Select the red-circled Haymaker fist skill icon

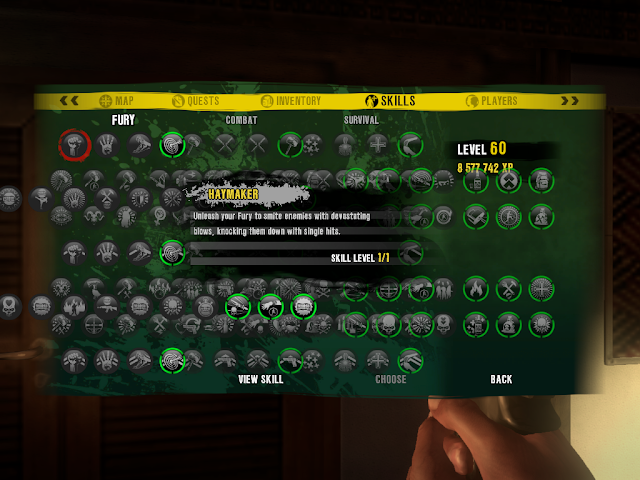(x=74, y=144)
